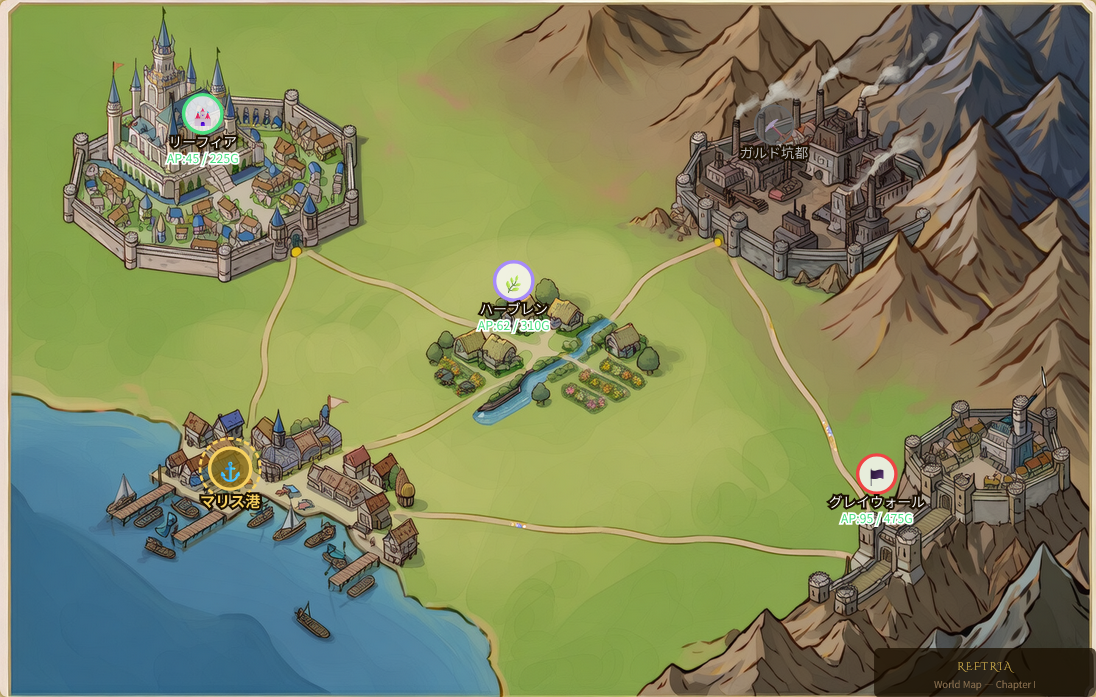Select the リーフィア castle map marker
Screen dimensions: 1096x697
(203, 113)
